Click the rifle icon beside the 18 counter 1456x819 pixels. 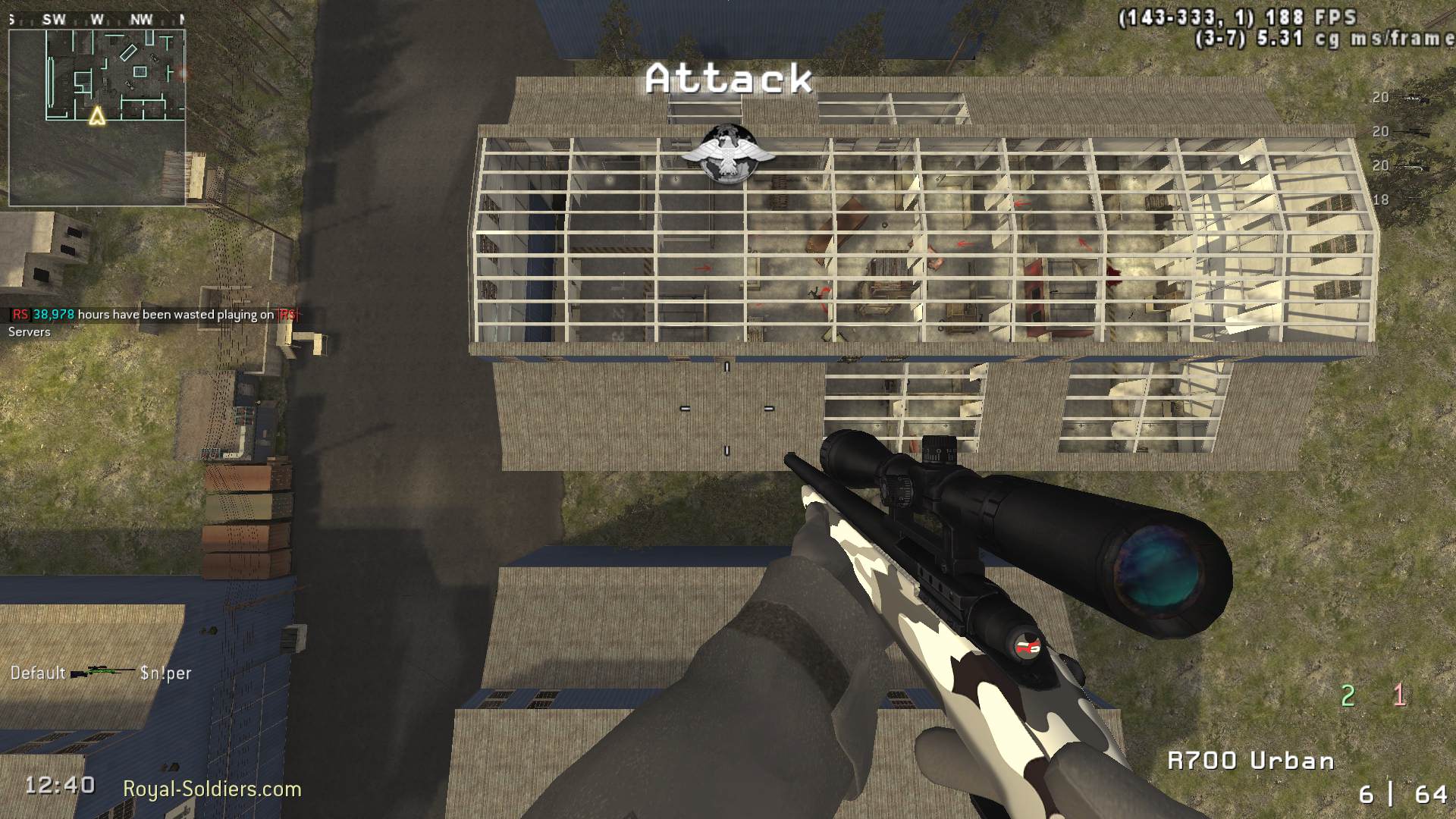coord(1413,197)
